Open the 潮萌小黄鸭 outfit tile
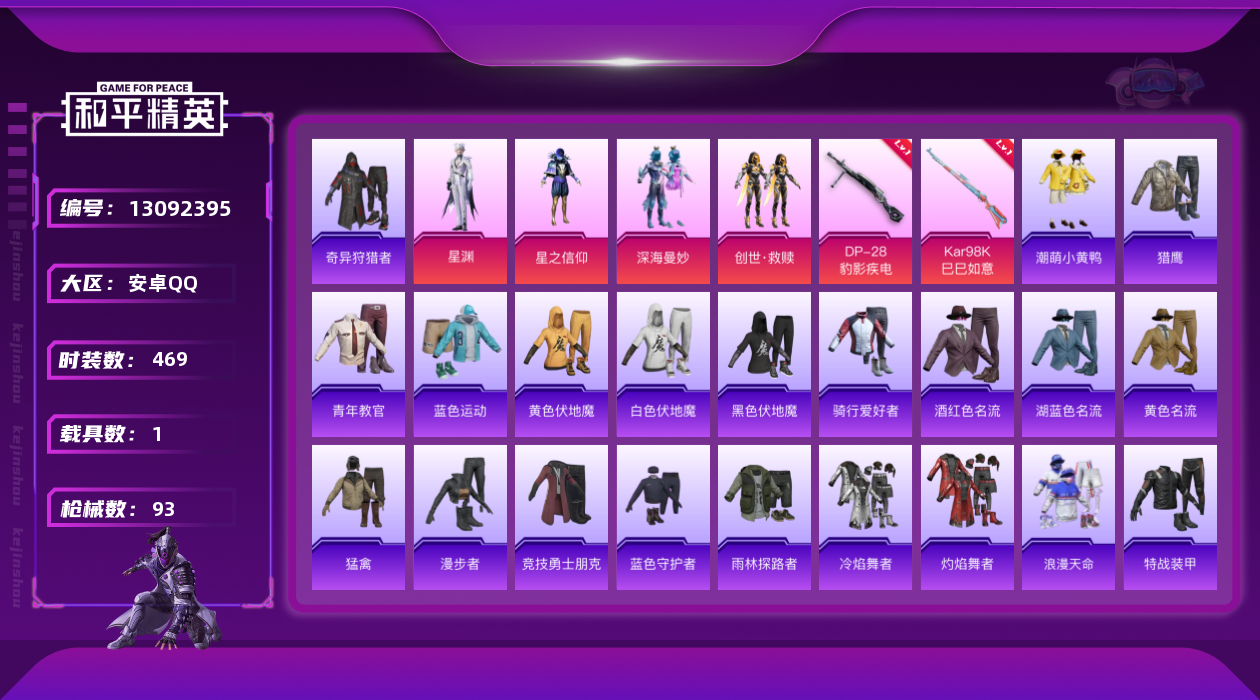Screen dimensions: 1260x700 click(1068, 211)
